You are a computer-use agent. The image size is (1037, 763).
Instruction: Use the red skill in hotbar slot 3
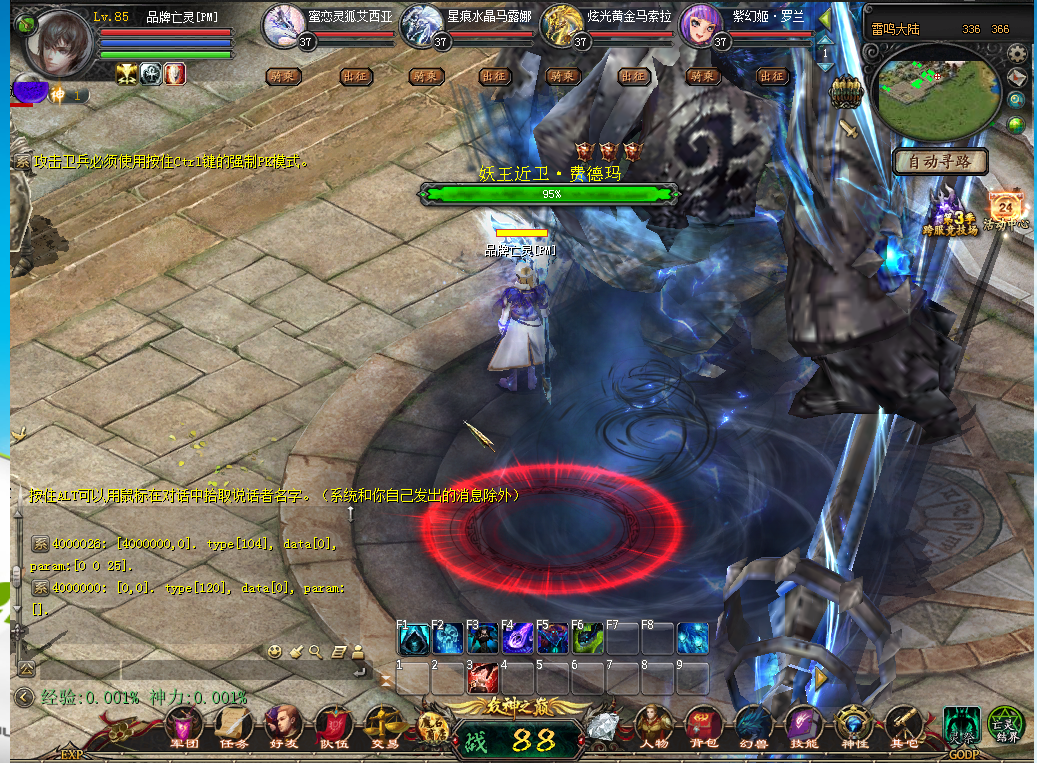482,679
